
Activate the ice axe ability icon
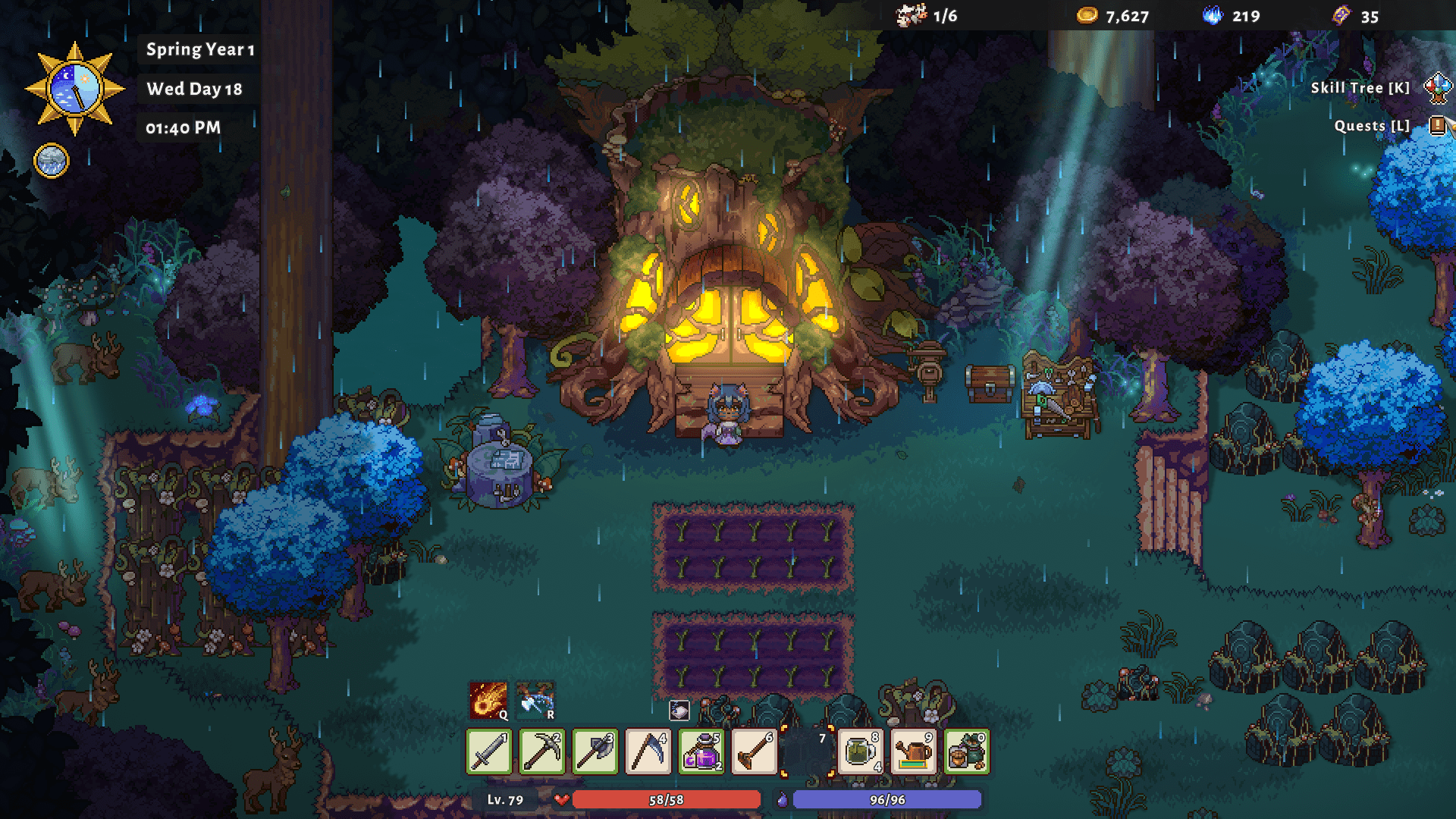(535, 700)
